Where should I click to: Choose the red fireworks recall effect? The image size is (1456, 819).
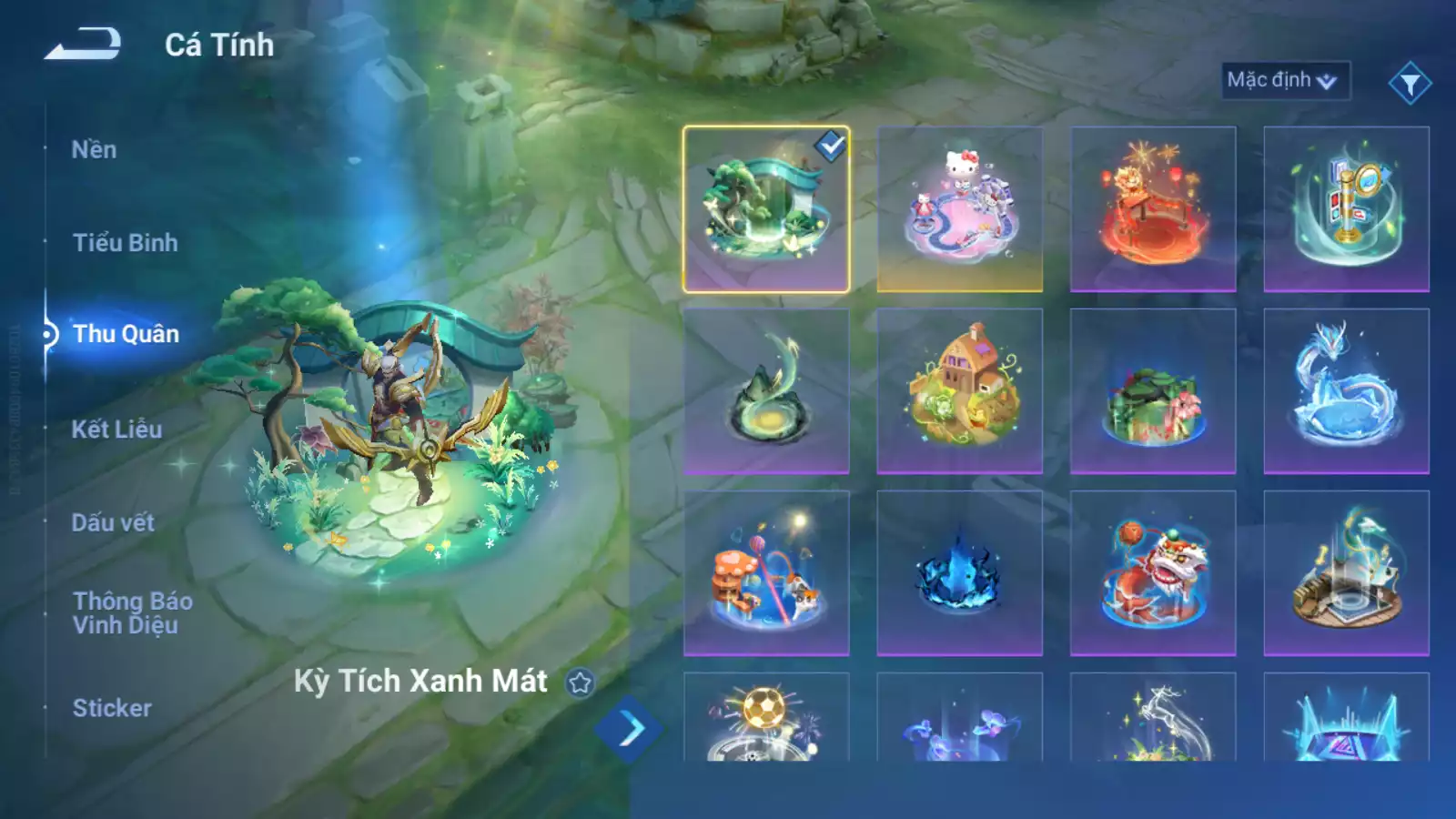1152,209
